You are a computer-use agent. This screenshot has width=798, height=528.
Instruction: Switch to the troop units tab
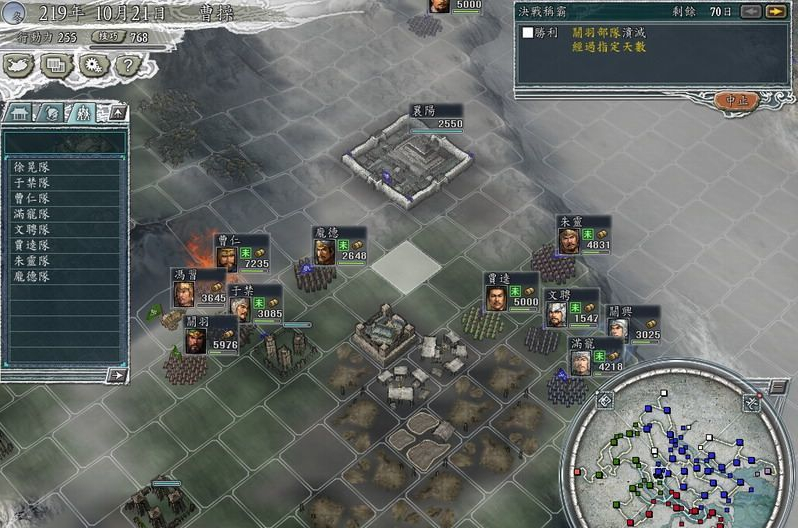84,112
